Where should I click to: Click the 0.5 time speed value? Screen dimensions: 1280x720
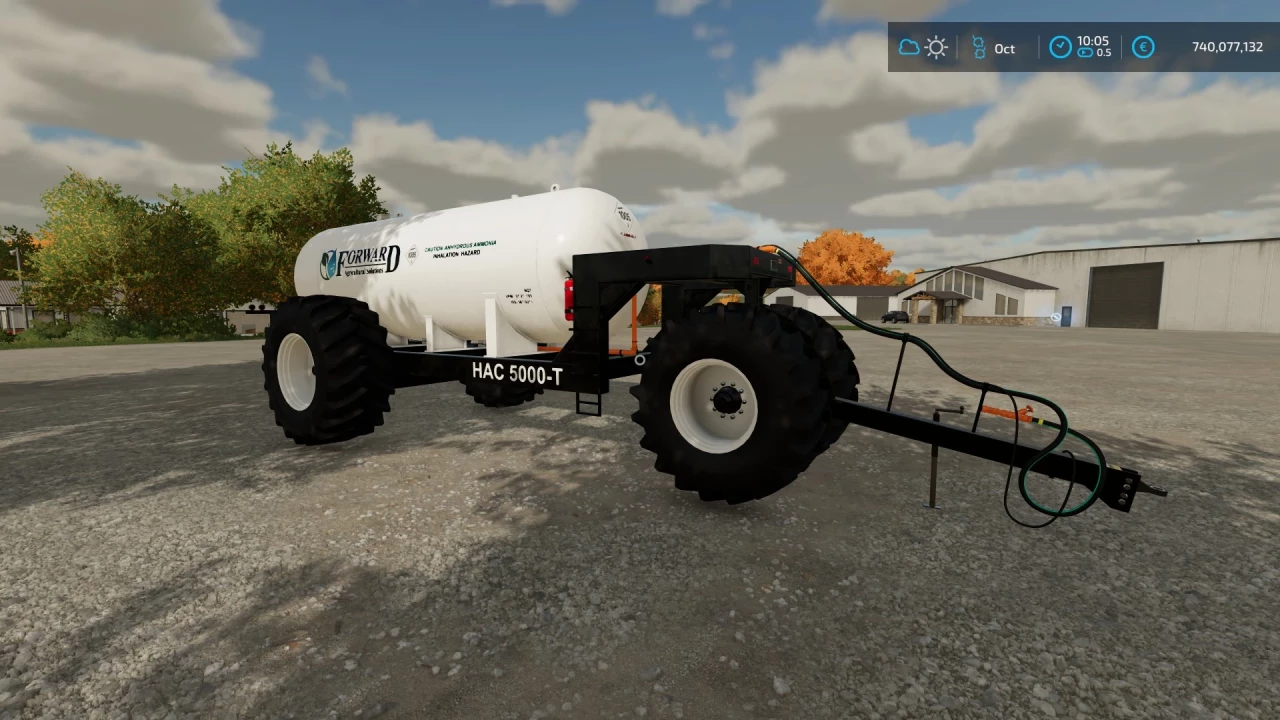pos(1103,53)
